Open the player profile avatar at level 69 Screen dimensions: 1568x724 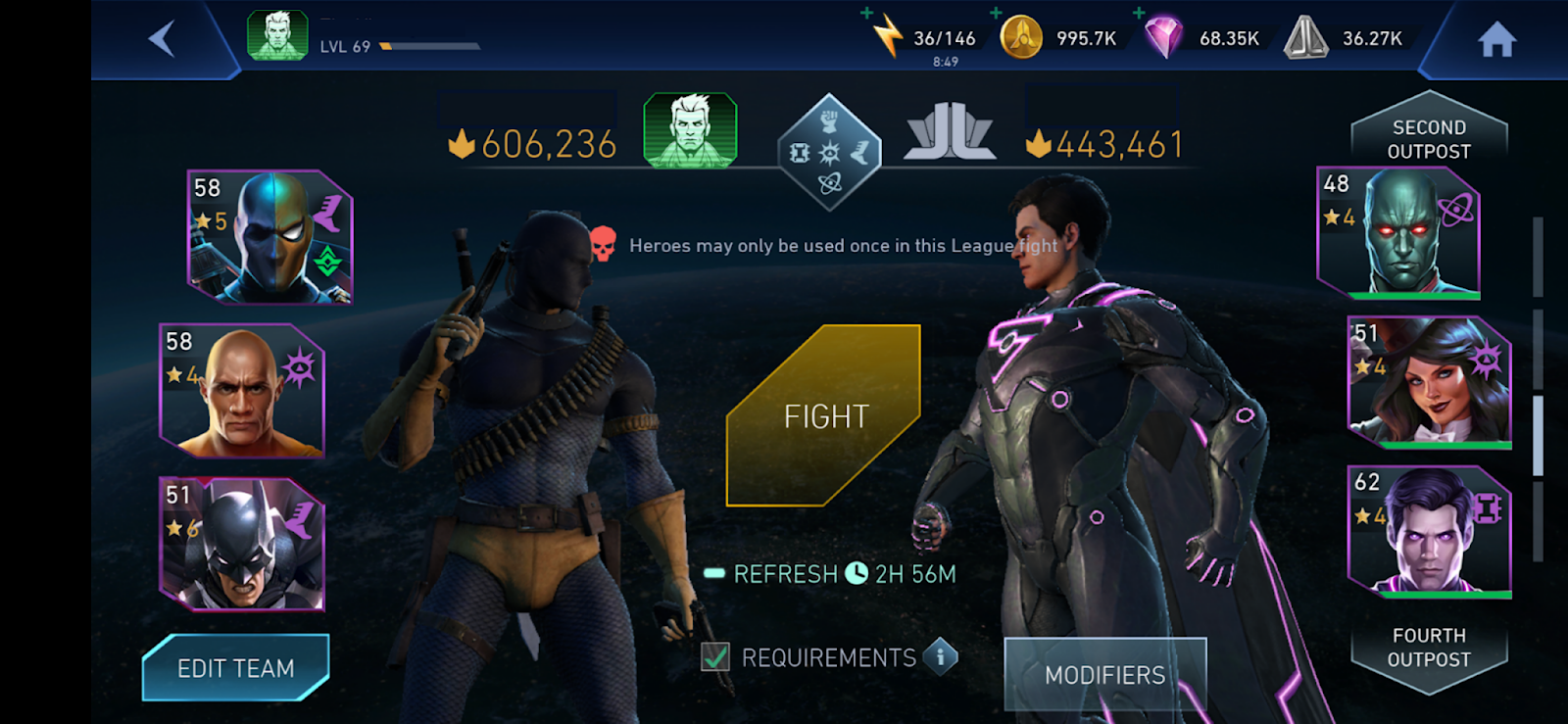277,36
